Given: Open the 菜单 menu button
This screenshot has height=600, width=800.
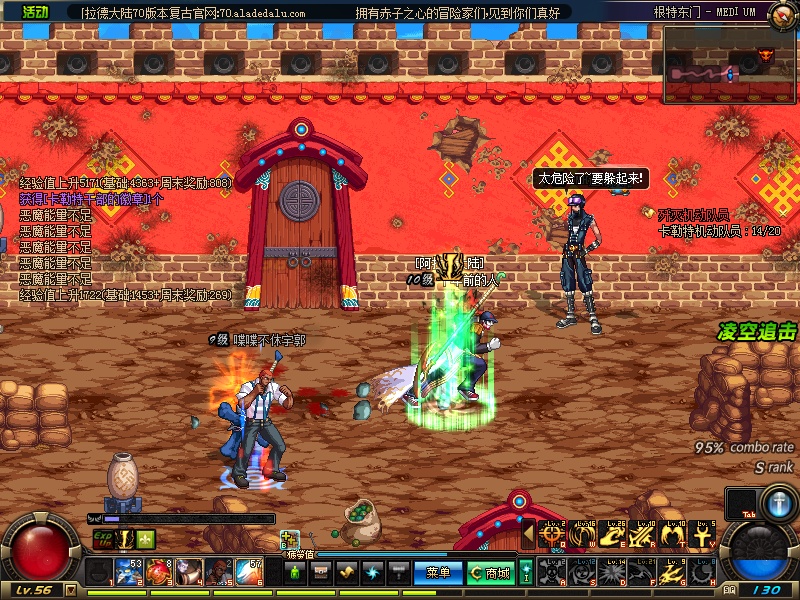Looking at the screenshot, I should tap(438, 573).
